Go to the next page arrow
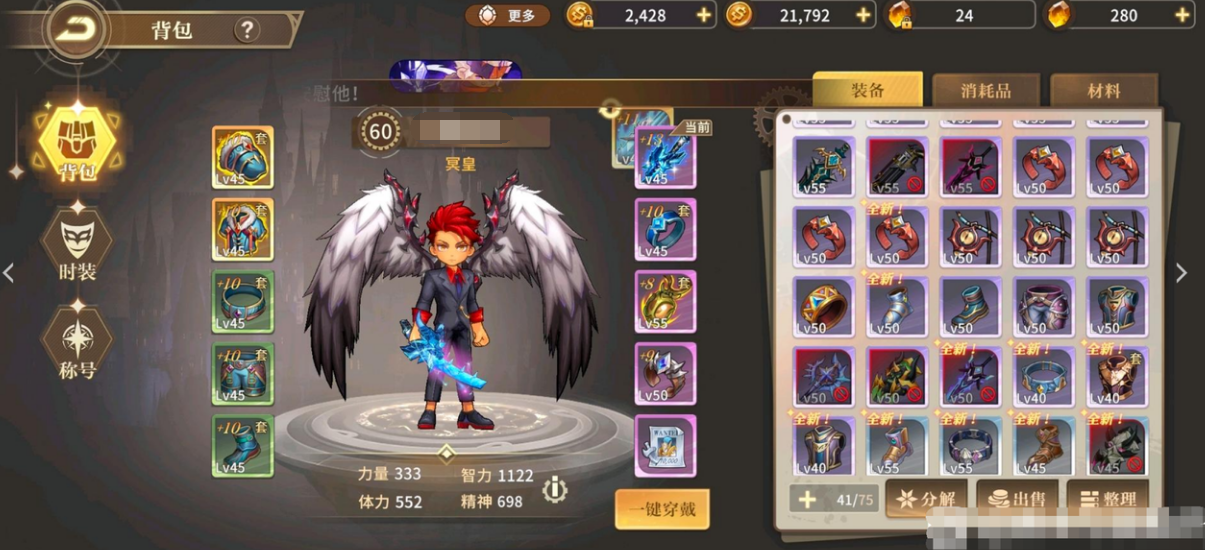 [1181, 273]
